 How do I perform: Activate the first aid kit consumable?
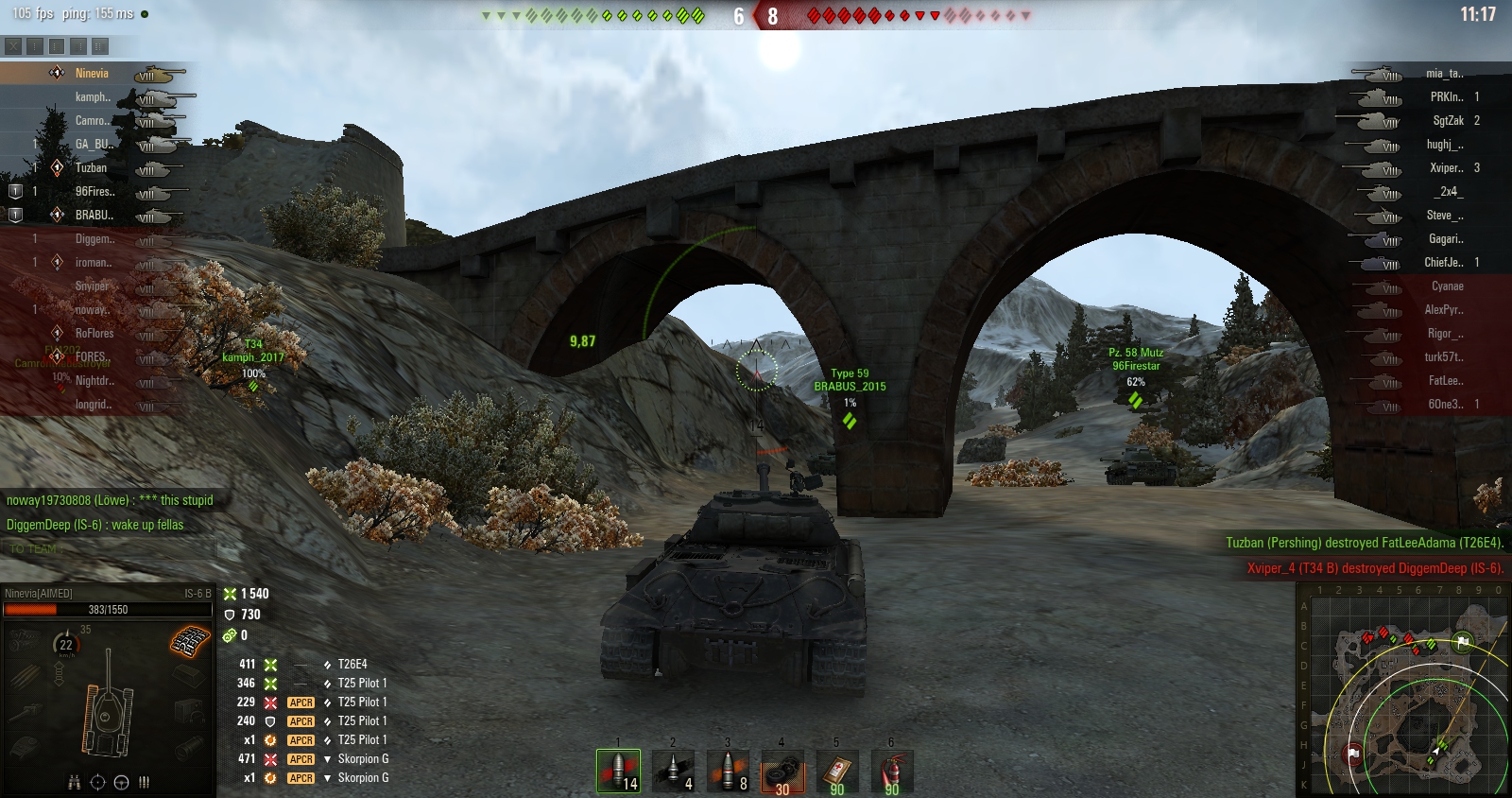tap(836, 772)
